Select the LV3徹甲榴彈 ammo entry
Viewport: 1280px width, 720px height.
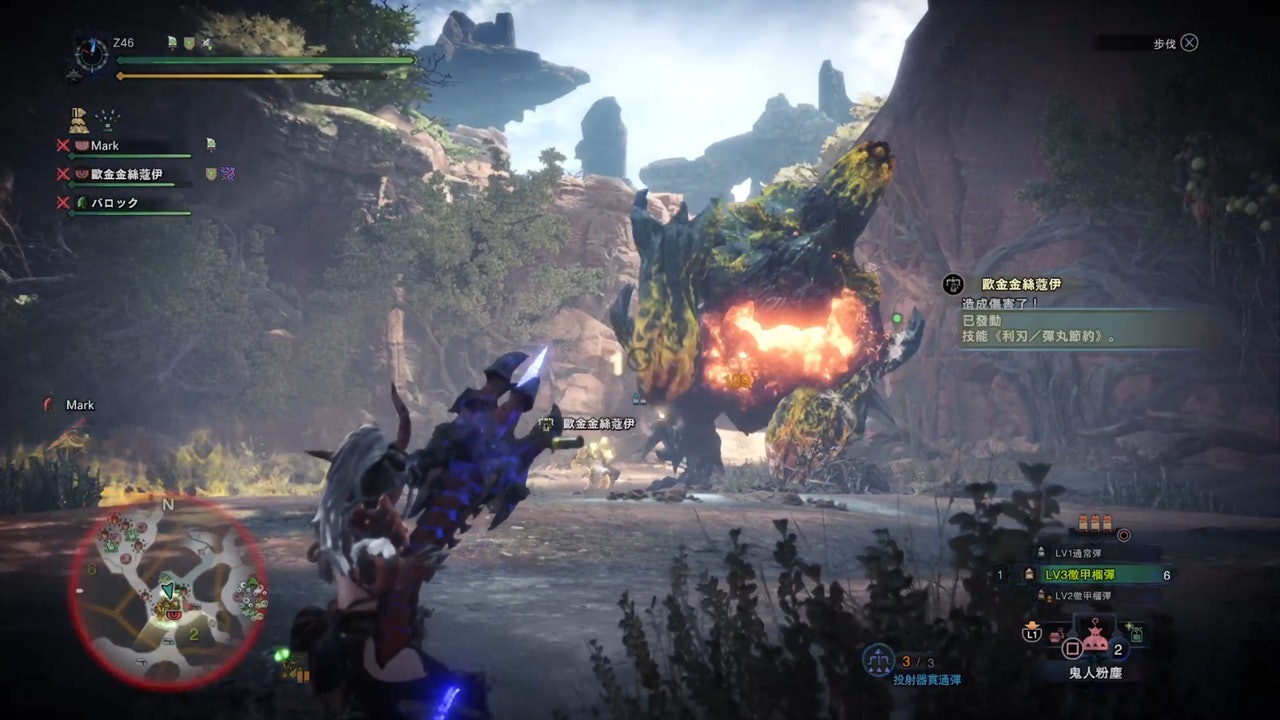coord(1094,574)
